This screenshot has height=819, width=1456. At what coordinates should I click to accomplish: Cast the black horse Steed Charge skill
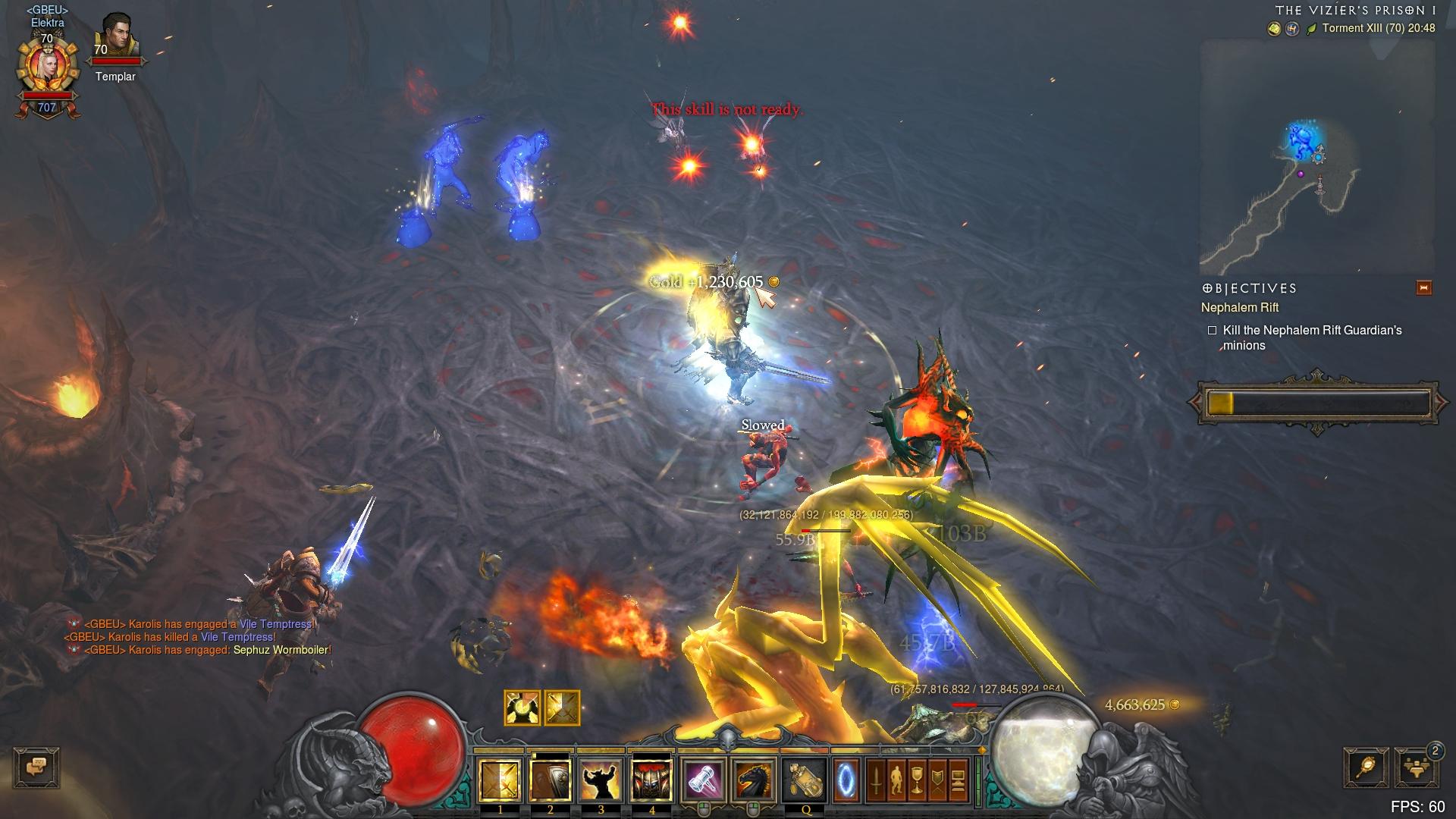[754, 780]
